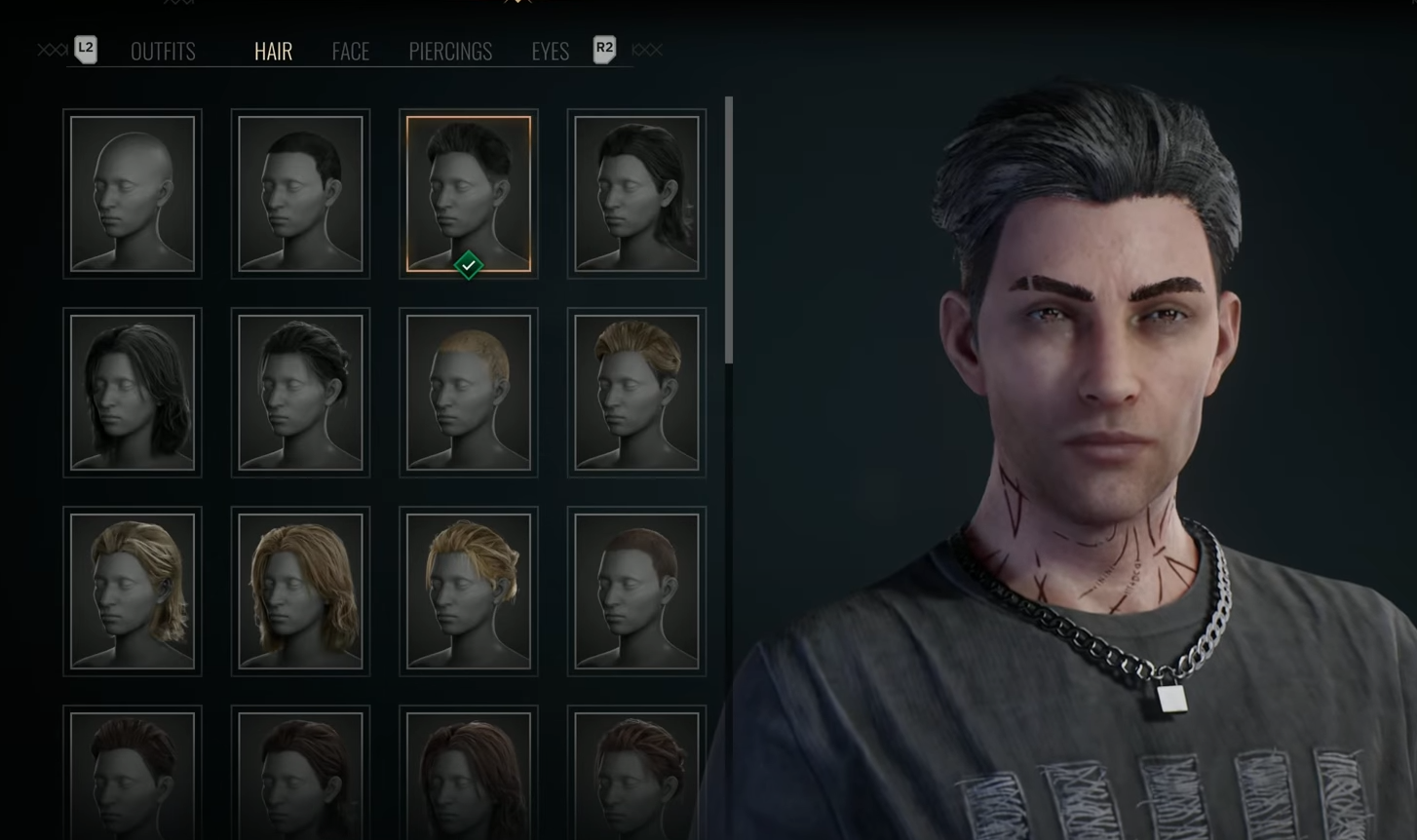This screenshot has width=1417, height=840.
Task: Show the Eyes tab
Action: (x=550, y=52)
